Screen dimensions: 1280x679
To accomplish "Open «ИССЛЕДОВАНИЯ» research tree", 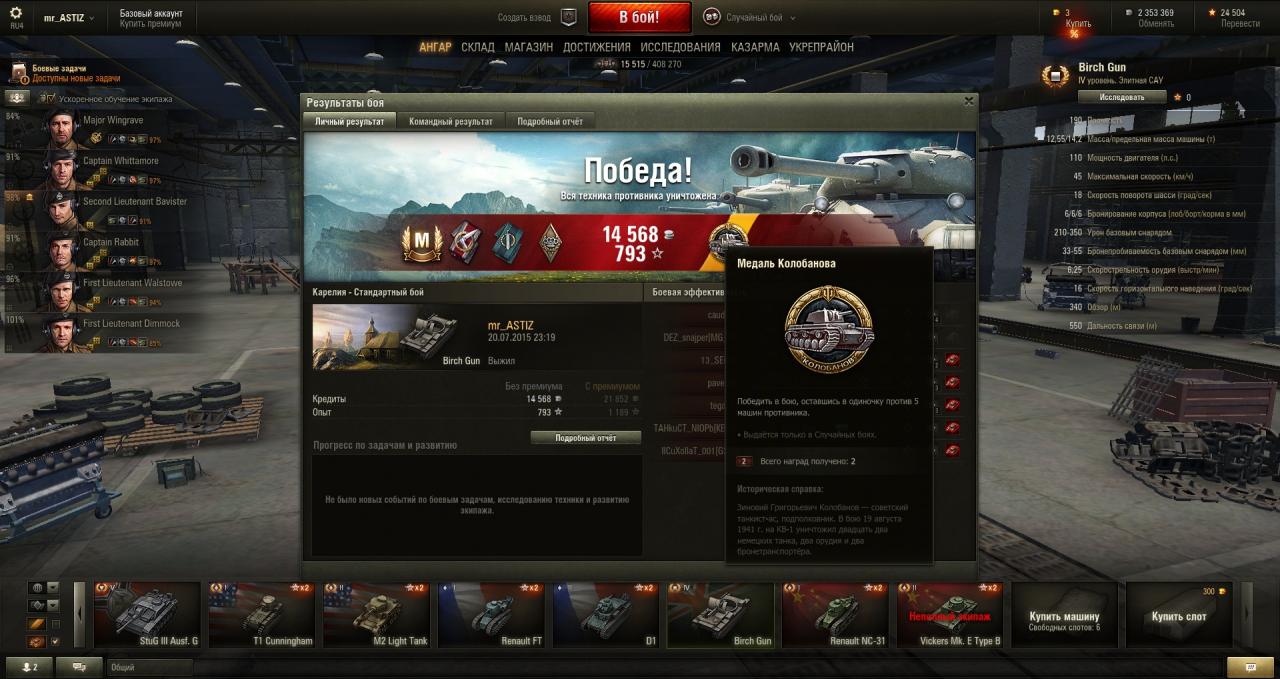I will [x=680, y=47].
